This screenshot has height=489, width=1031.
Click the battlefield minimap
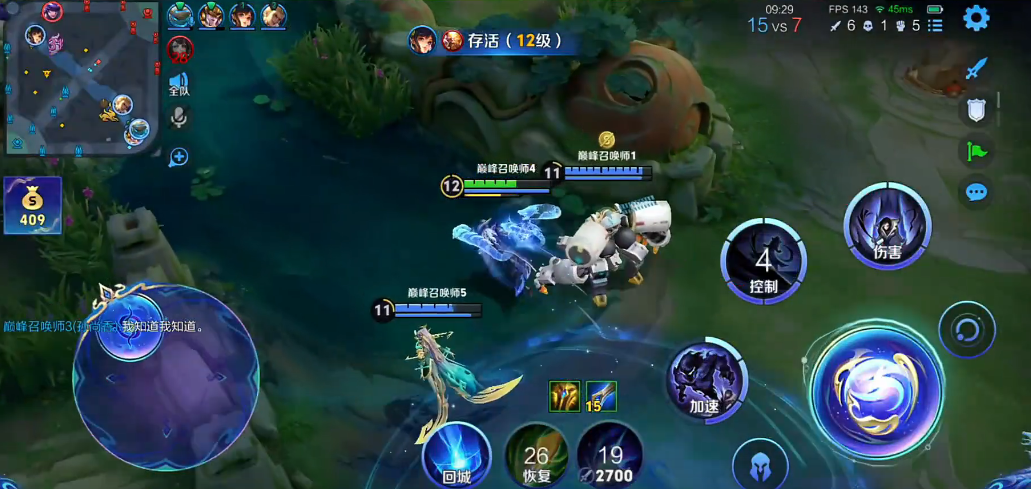78,78
